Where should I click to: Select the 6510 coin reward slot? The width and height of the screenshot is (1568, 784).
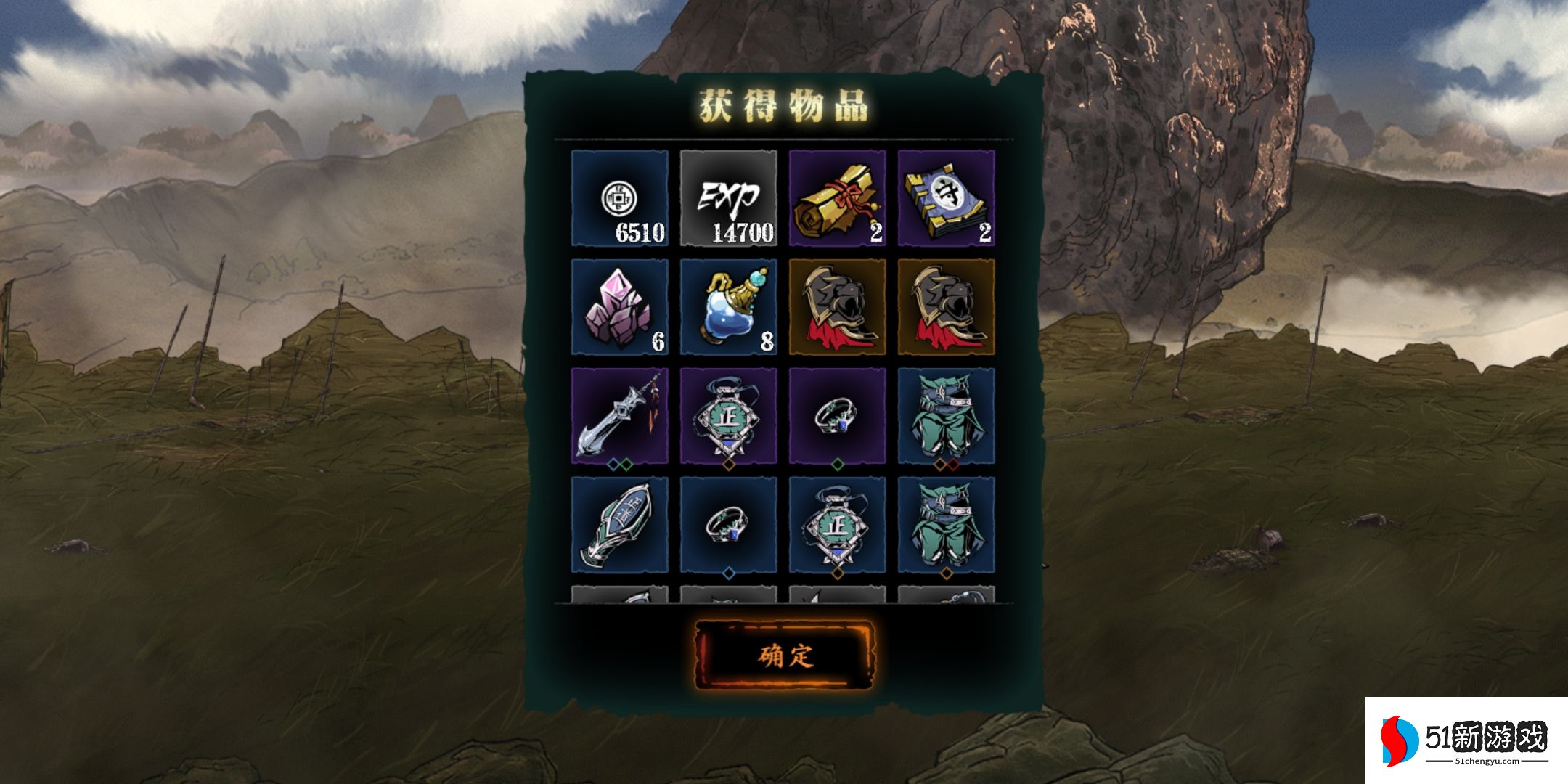(x=619, y=198)
